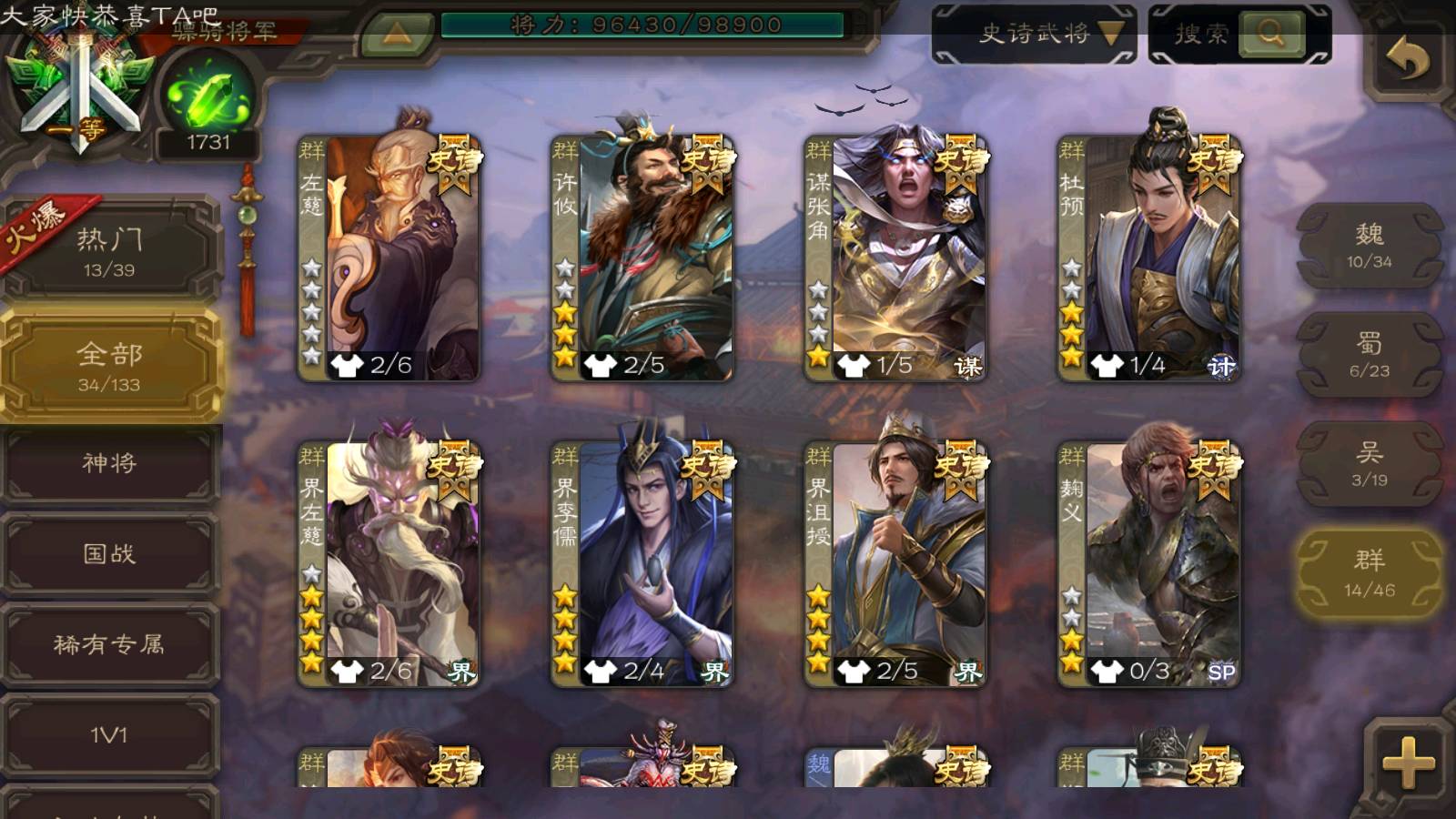This screenshot has height=819, width=1456.
Task: Open the 神将 category
Action: [109, 463]
